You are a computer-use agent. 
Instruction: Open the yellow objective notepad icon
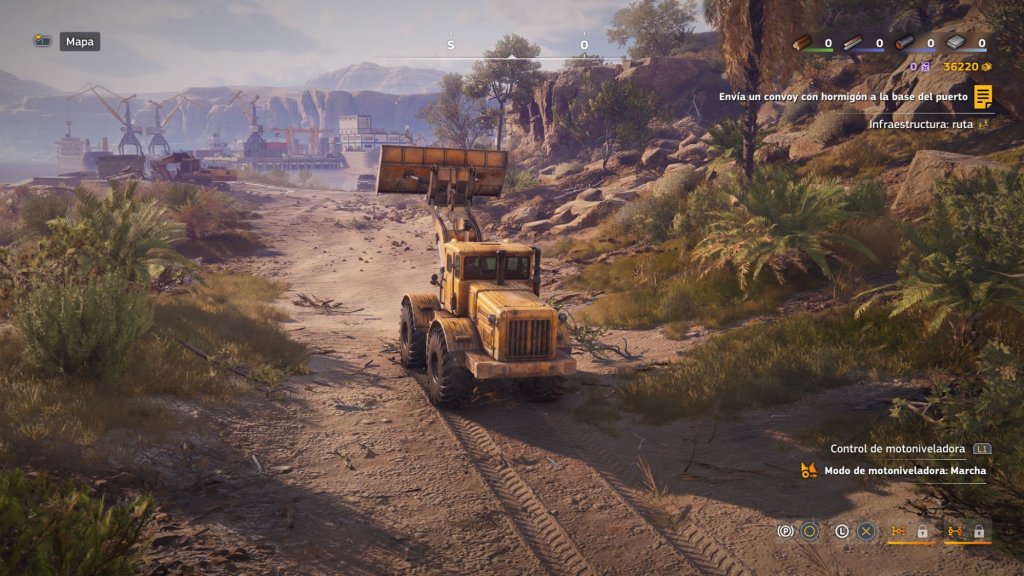pos(983,97)
